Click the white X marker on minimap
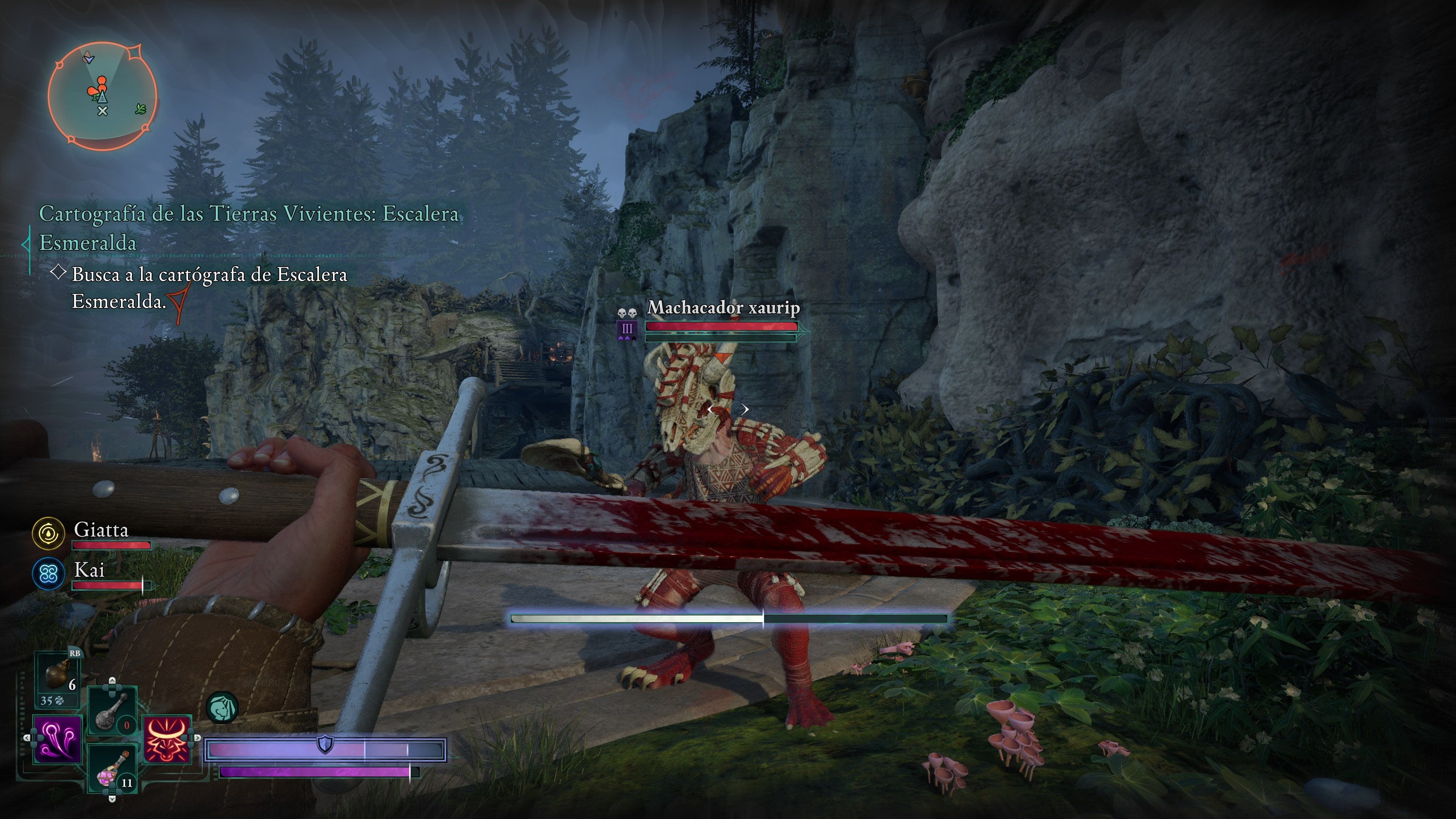This screenshot has height=819, width=1456. 102,111
